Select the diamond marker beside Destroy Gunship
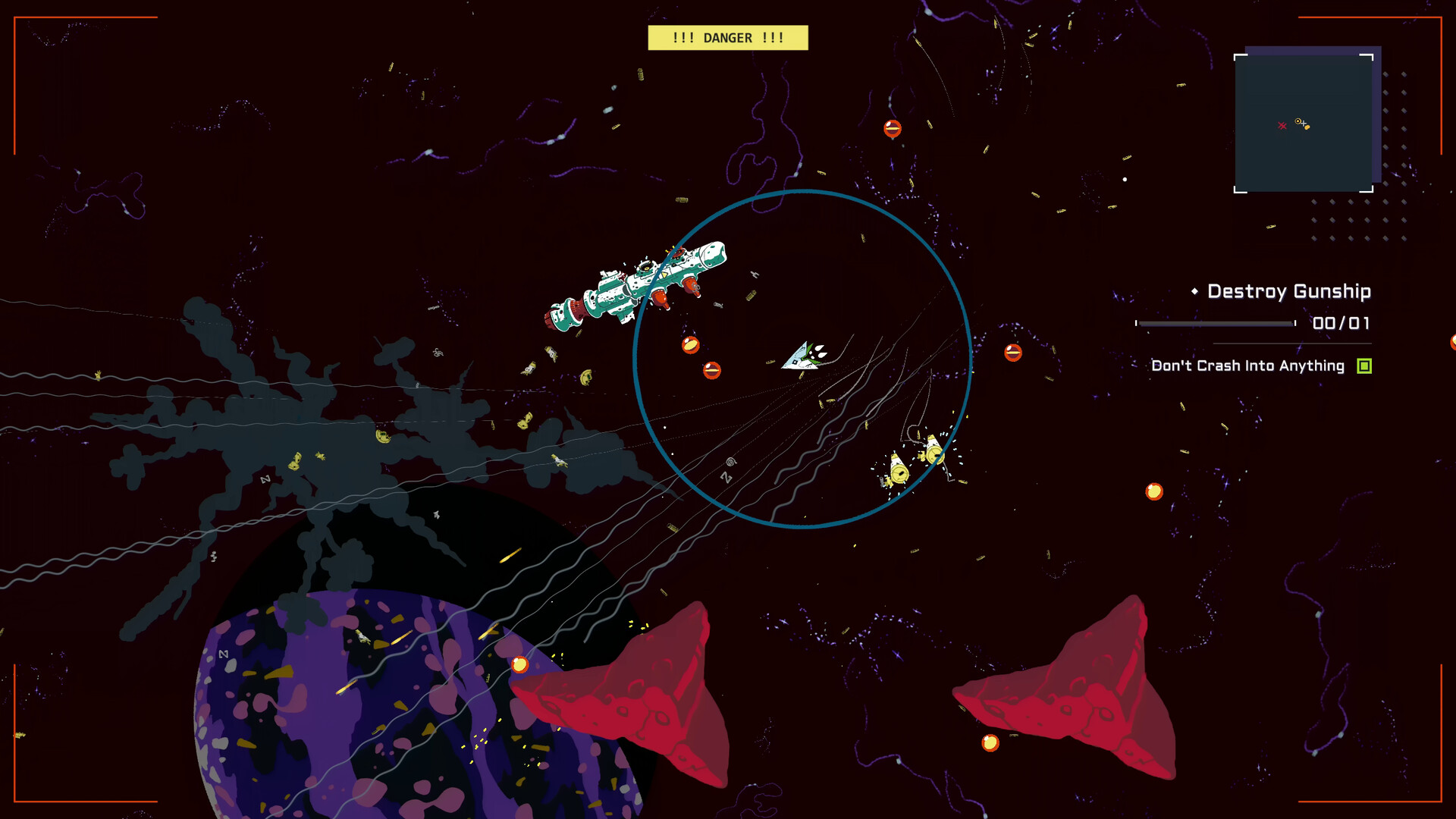 coord(1195,291)
